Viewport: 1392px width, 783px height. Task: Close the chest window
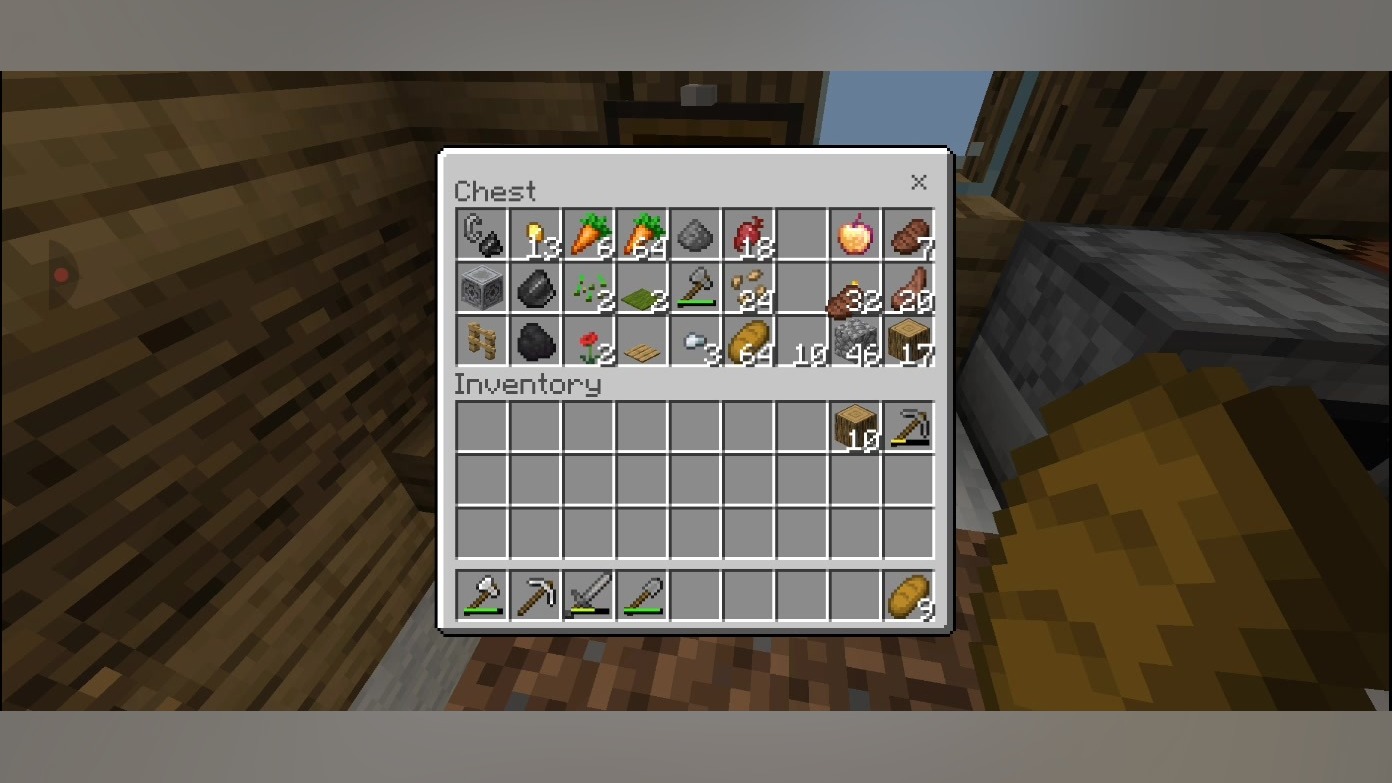tap(918, 182)
